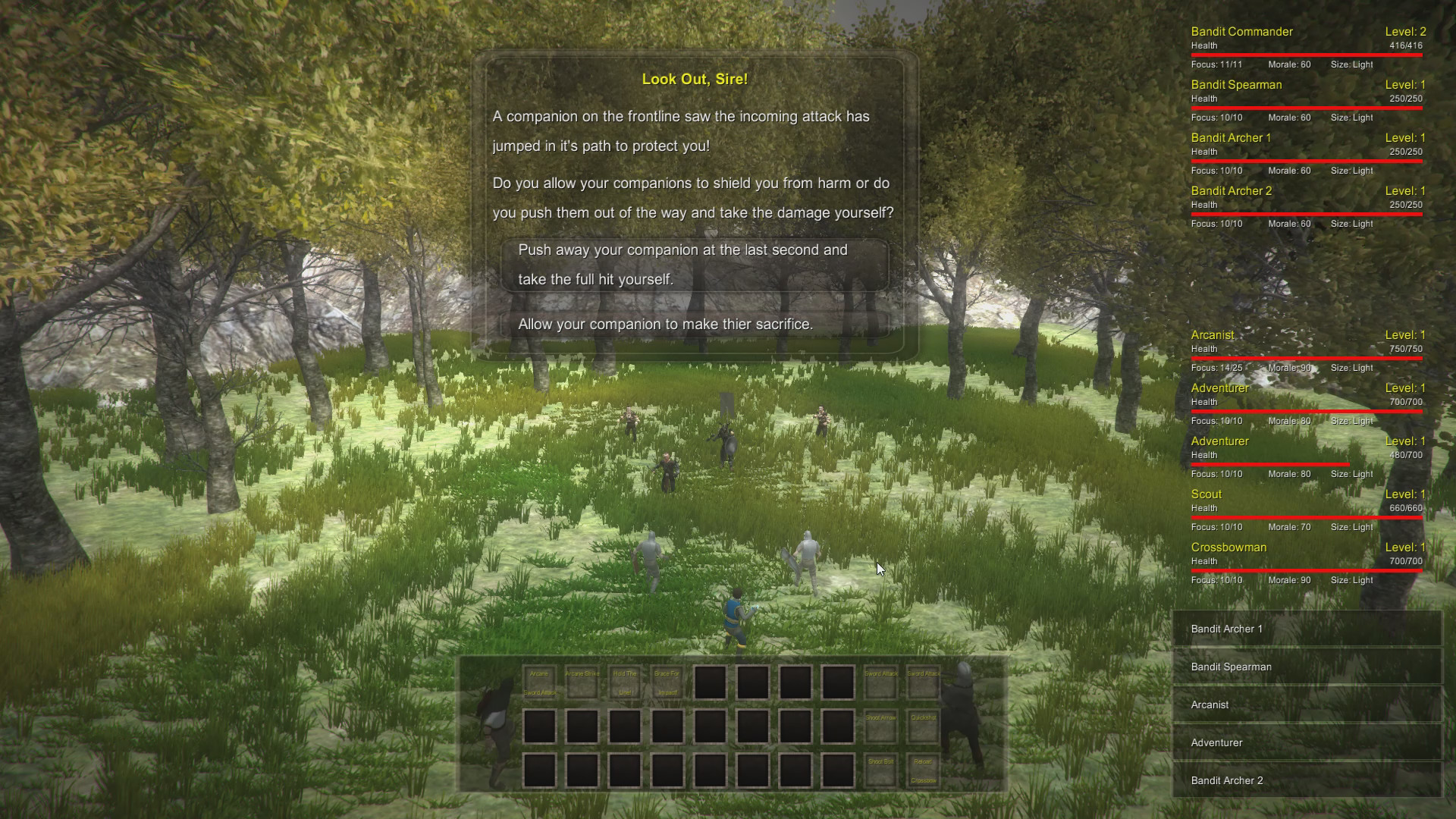Choose the Shoot Arrow ability

880,726
